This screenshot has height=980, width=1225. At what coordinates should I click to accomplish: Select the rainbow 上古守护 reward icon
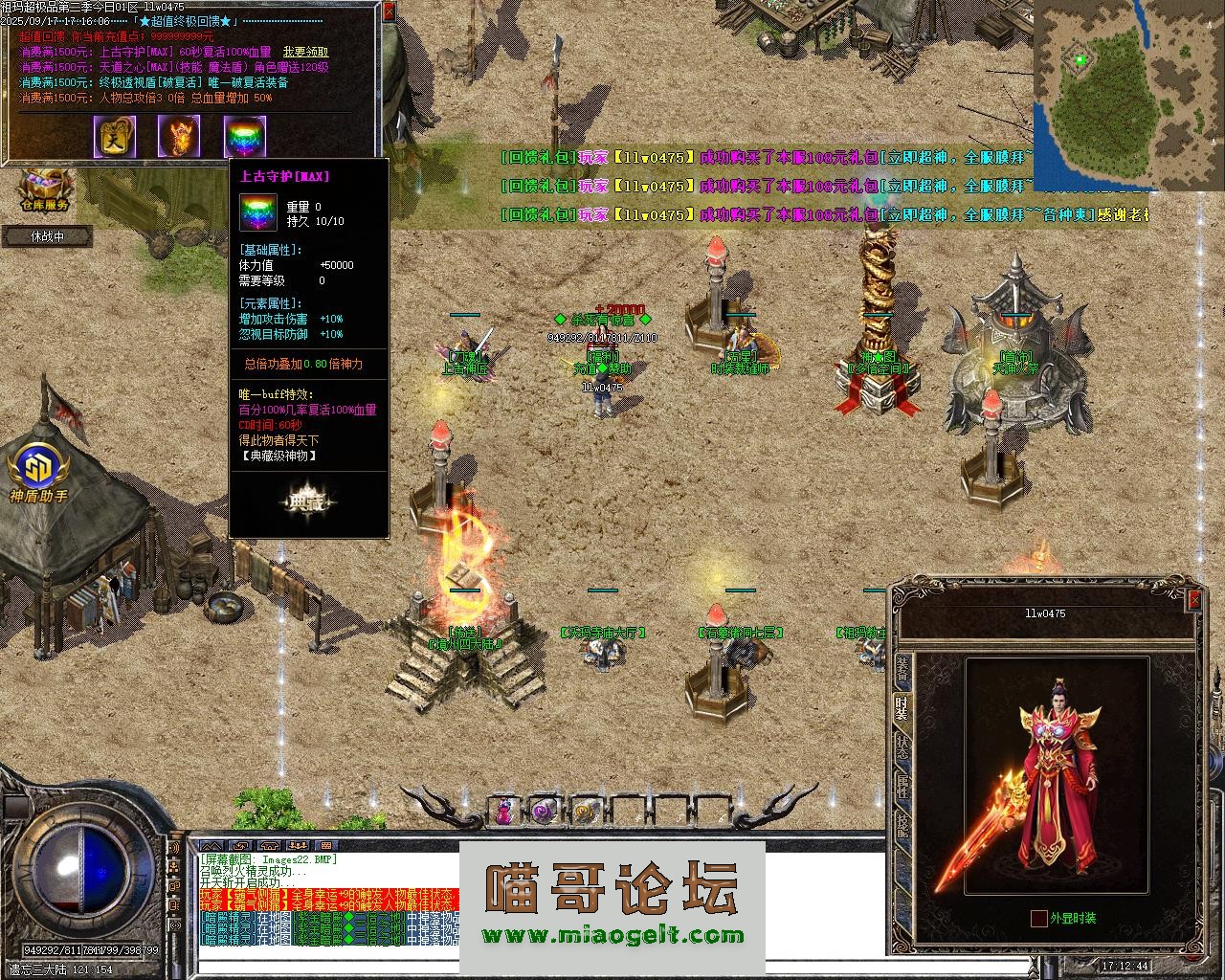coord(244,137)
